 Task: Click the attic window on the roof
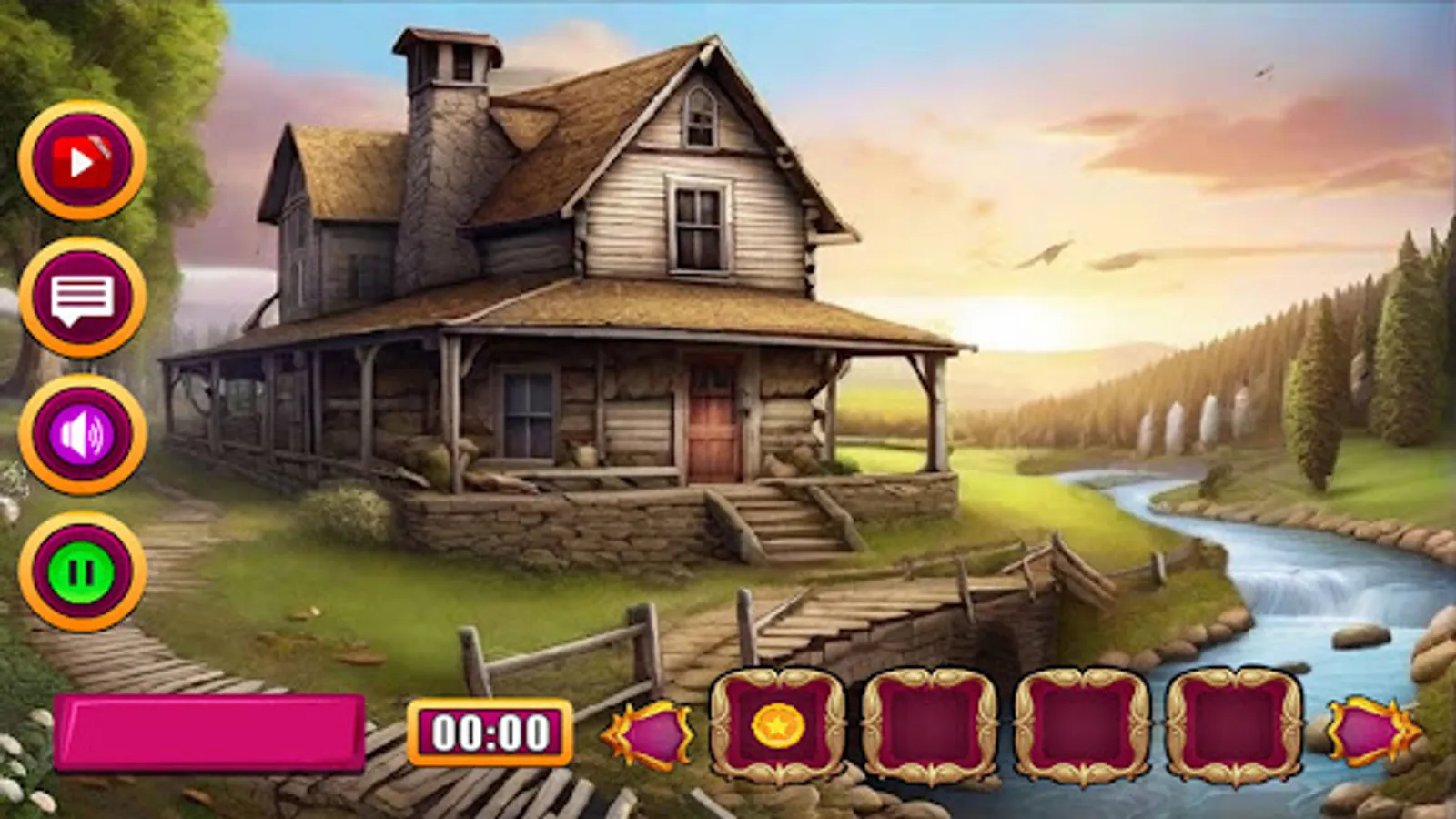[x=701, y=118]
